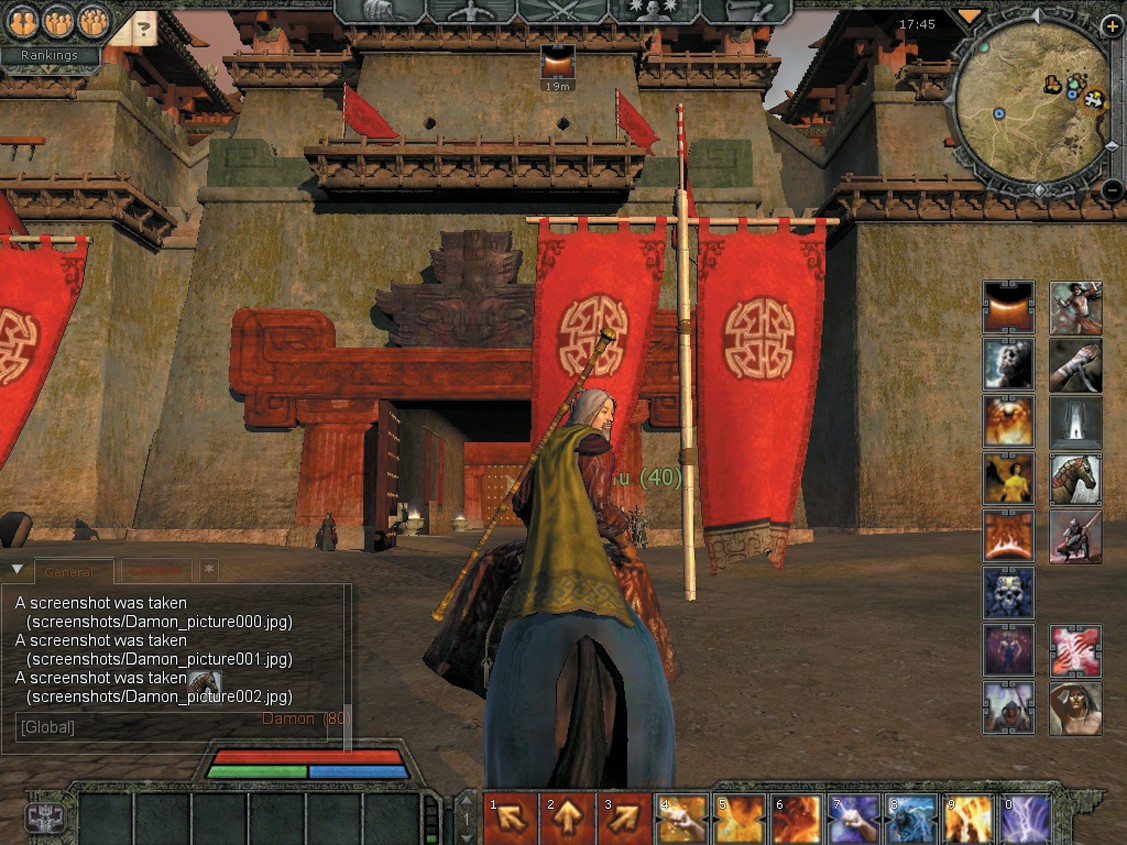This screenshot has width=1127, height=845.
Task: Switch to the Combat chat tab
Action: point(155,572)
